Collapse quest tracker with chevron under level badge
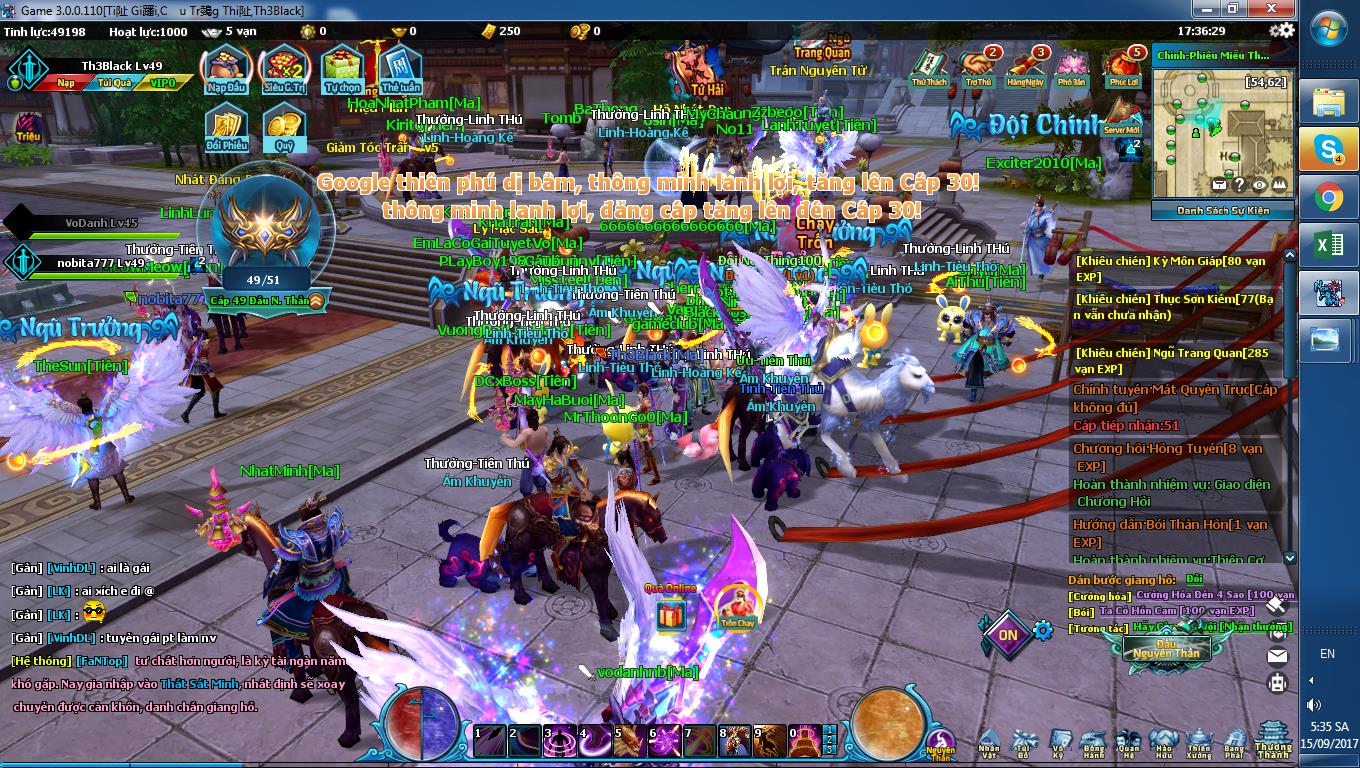This screenshot has height=768, width=1360. pos(317,303)
